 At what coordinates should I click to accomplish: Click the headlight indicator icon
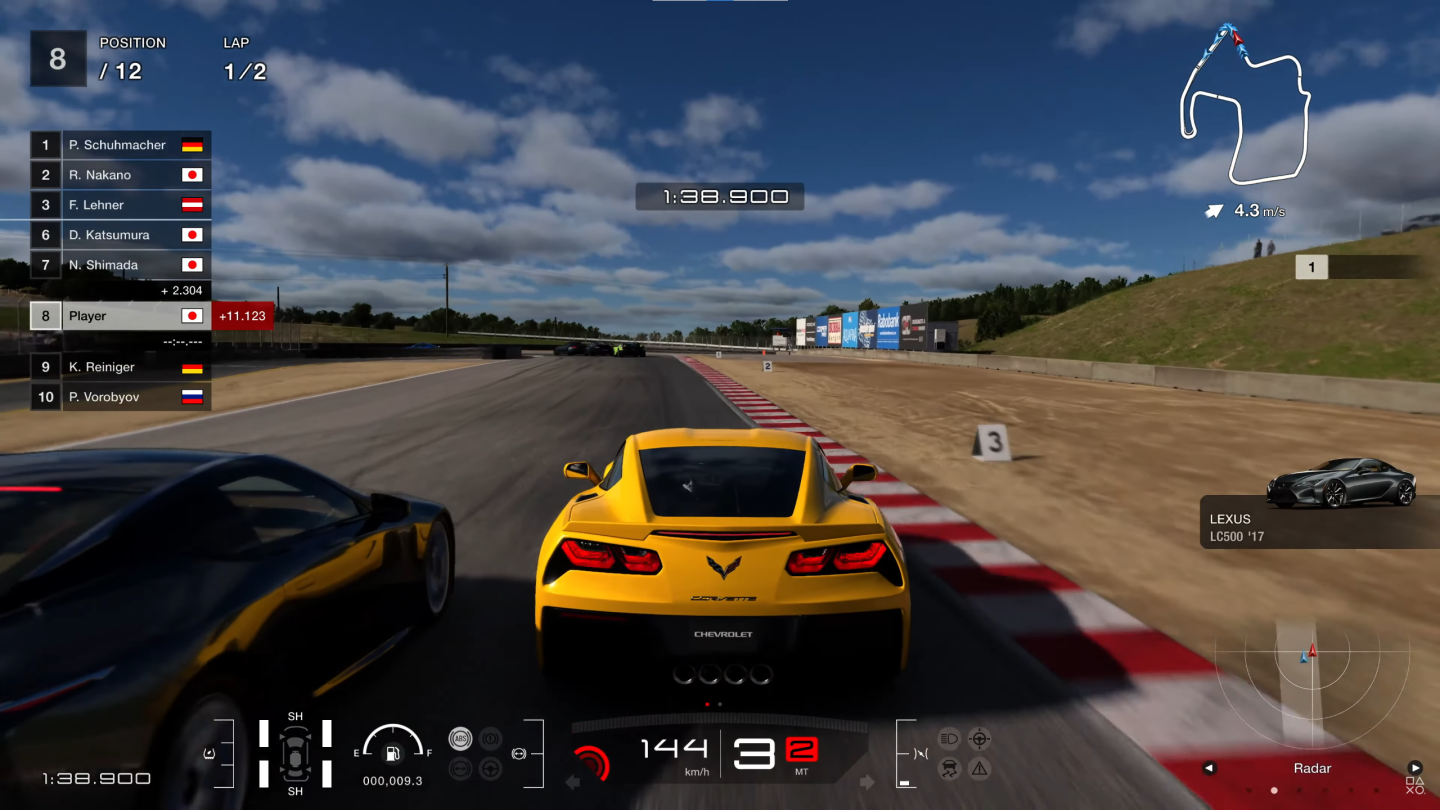click(x=950, y=739)
